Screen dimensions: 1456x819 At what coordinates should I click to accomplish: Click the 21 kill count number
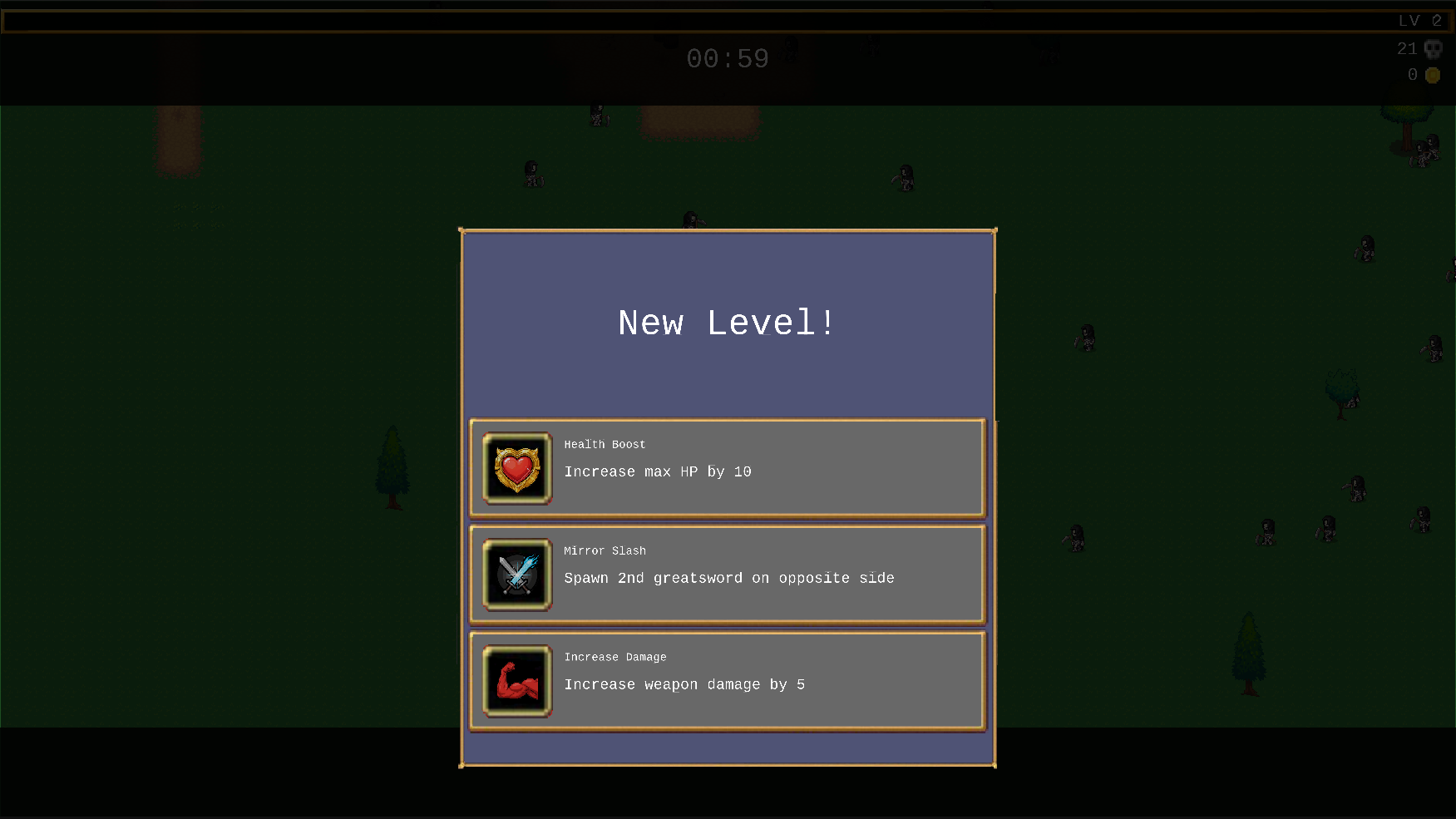(1408, 48)
